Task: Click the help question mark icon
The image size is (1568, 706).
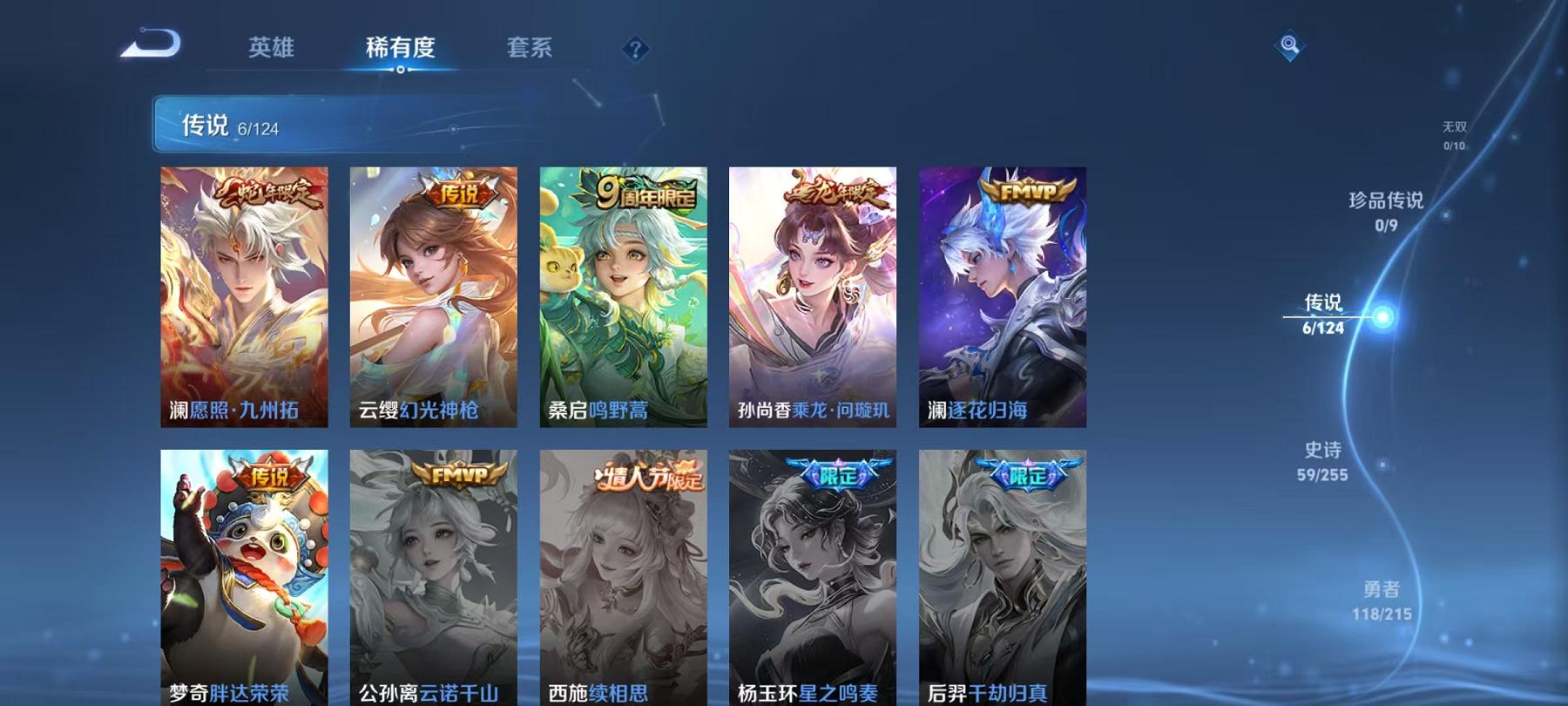Action: (x=636, y=48)
